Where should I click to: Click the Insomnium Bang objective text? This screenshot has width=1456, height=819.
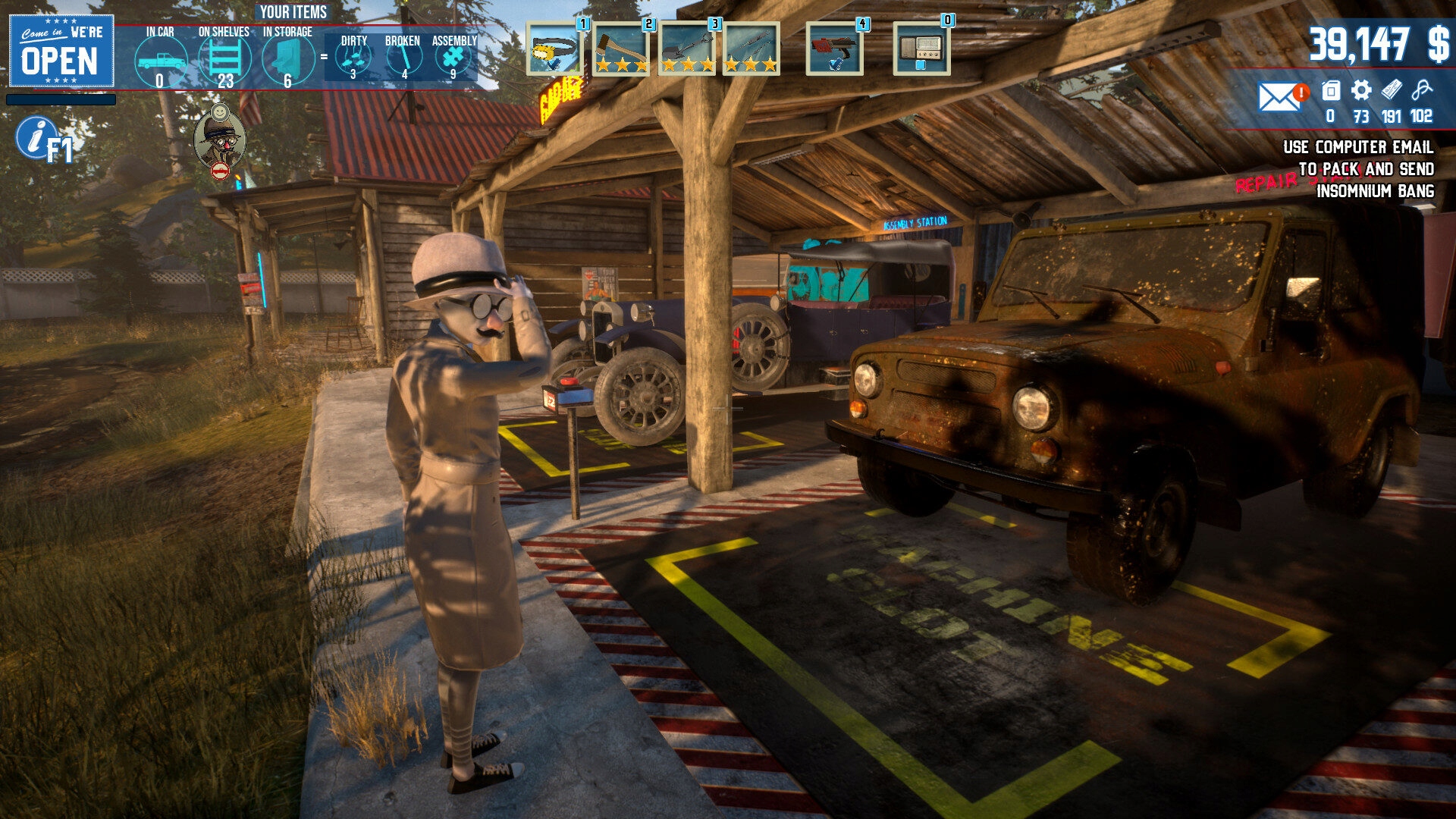tap(1375, 191)
